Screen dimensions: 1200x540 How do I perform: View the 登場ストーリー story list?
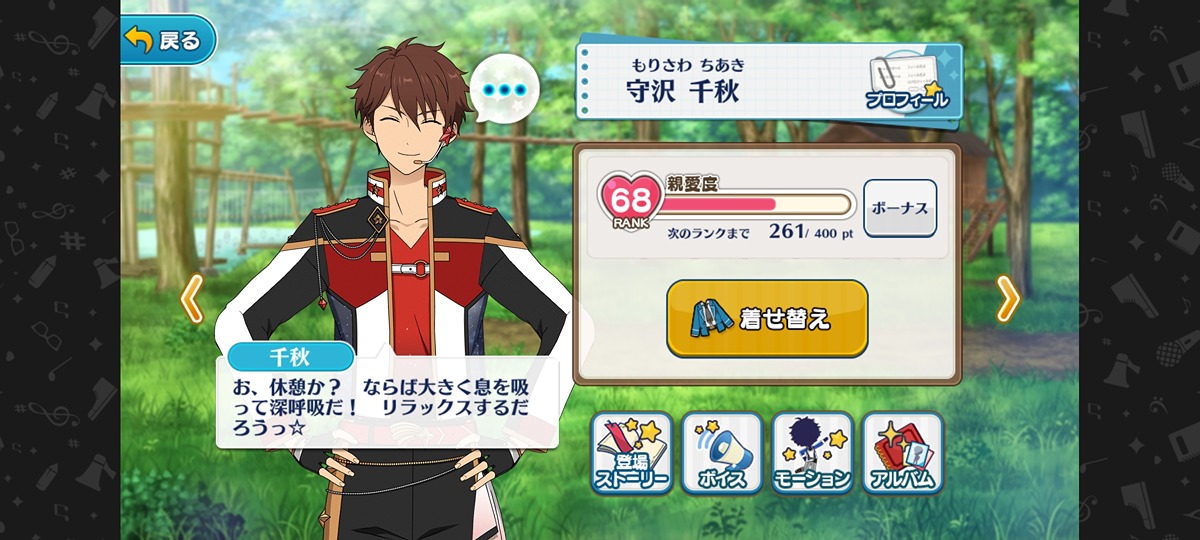coord(631,453)
